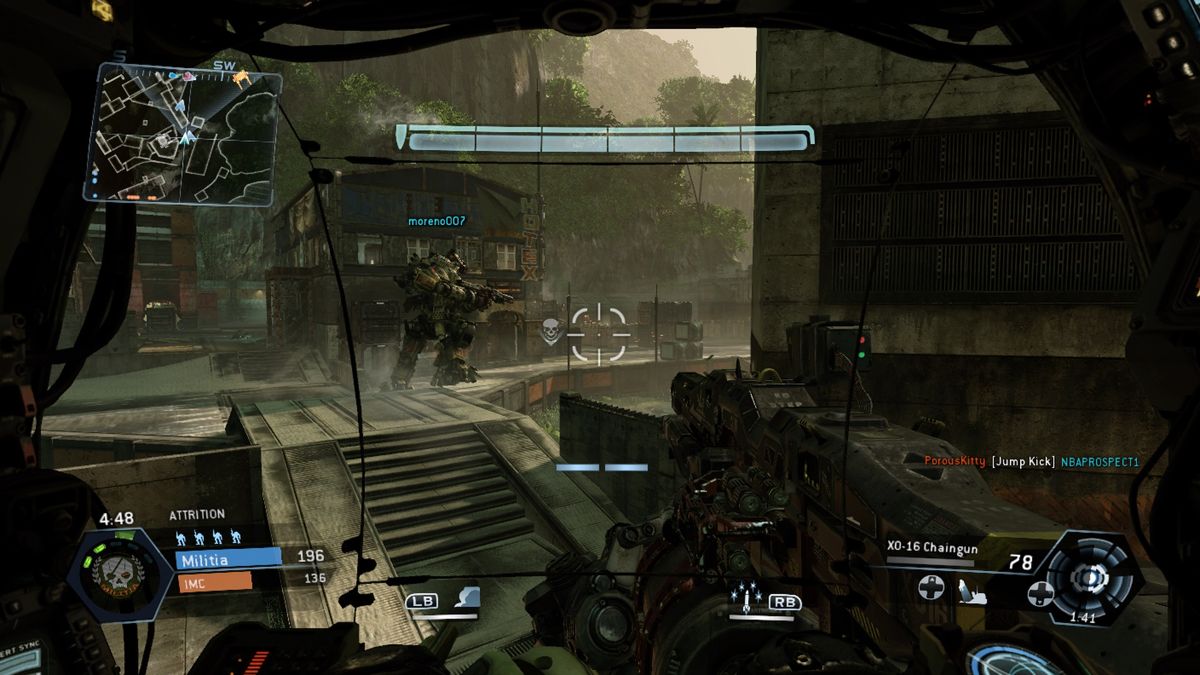Select the moreno007 player name tag
Viewport: 1200px width, 675px height.
tap(437, 220)
